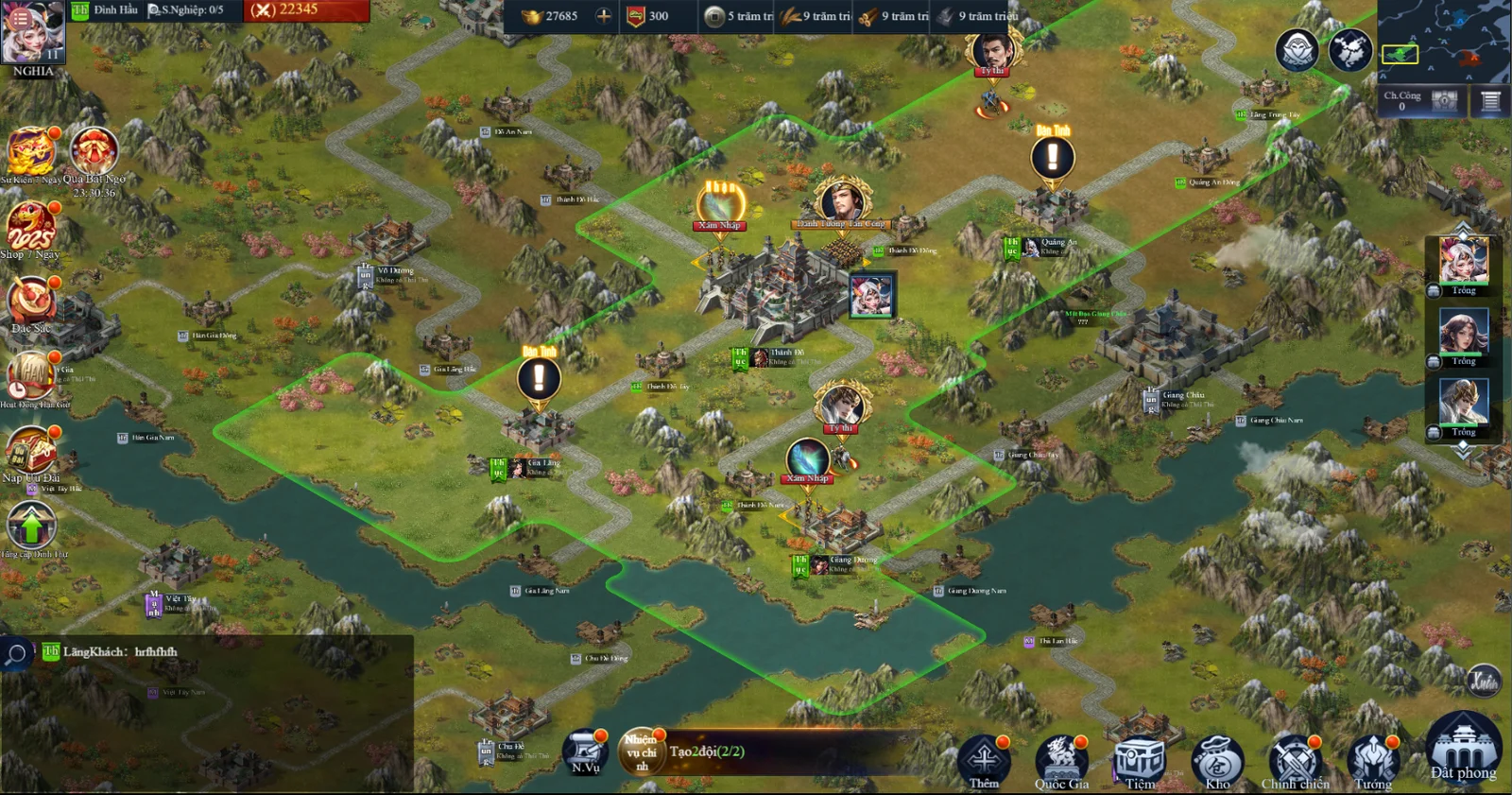The image size is (1512, 795).
Task: Open the Ch.Công treasure chest
Action: click(1444, 100)
